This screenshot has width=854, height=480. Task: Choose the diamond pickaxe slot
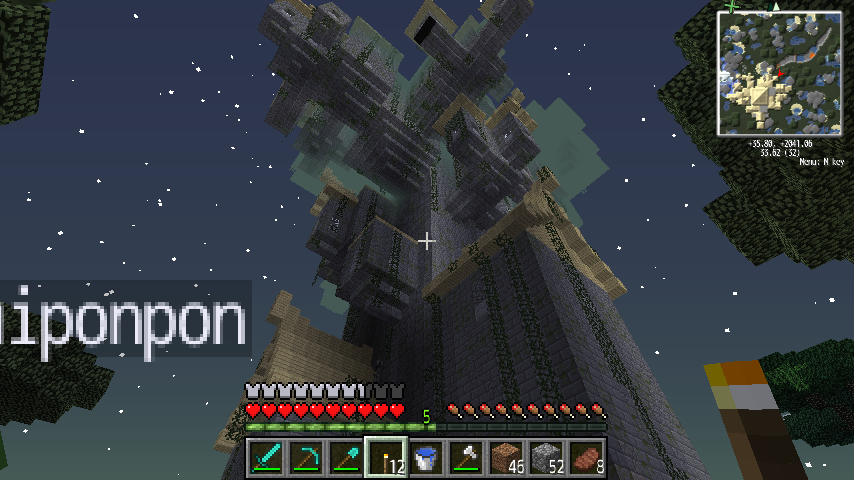tap(305, 458)
